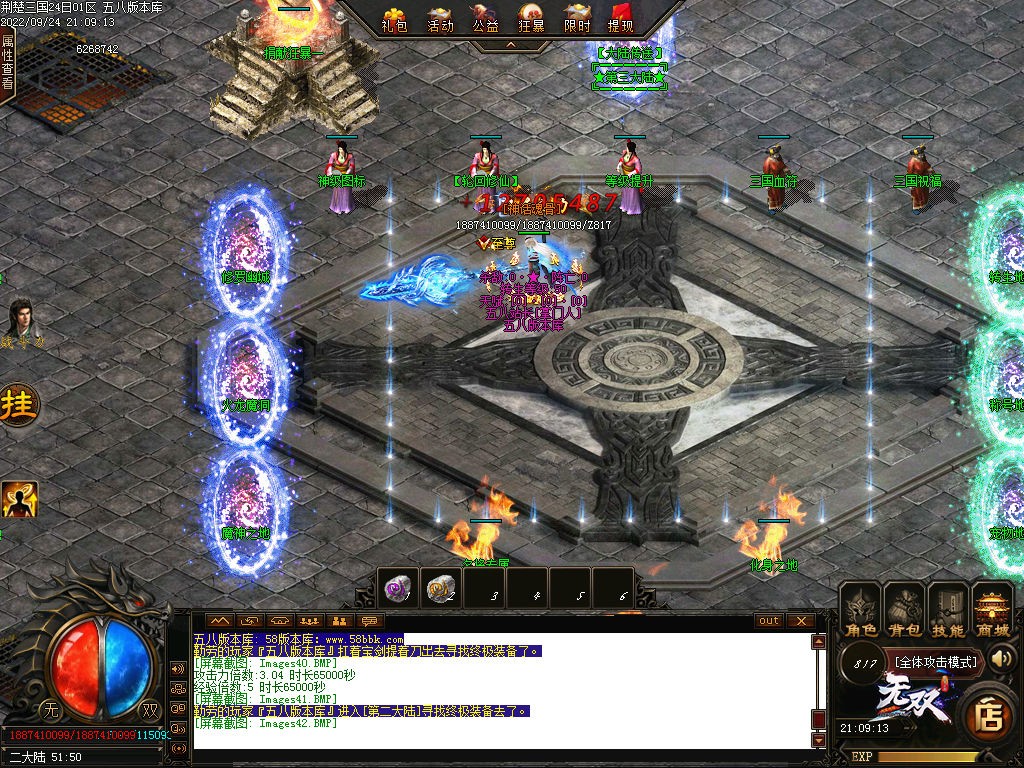The height and width of the screenshot is (768, 1024).
Task: Activate the glowing figure skill icon
Action: 19,499
